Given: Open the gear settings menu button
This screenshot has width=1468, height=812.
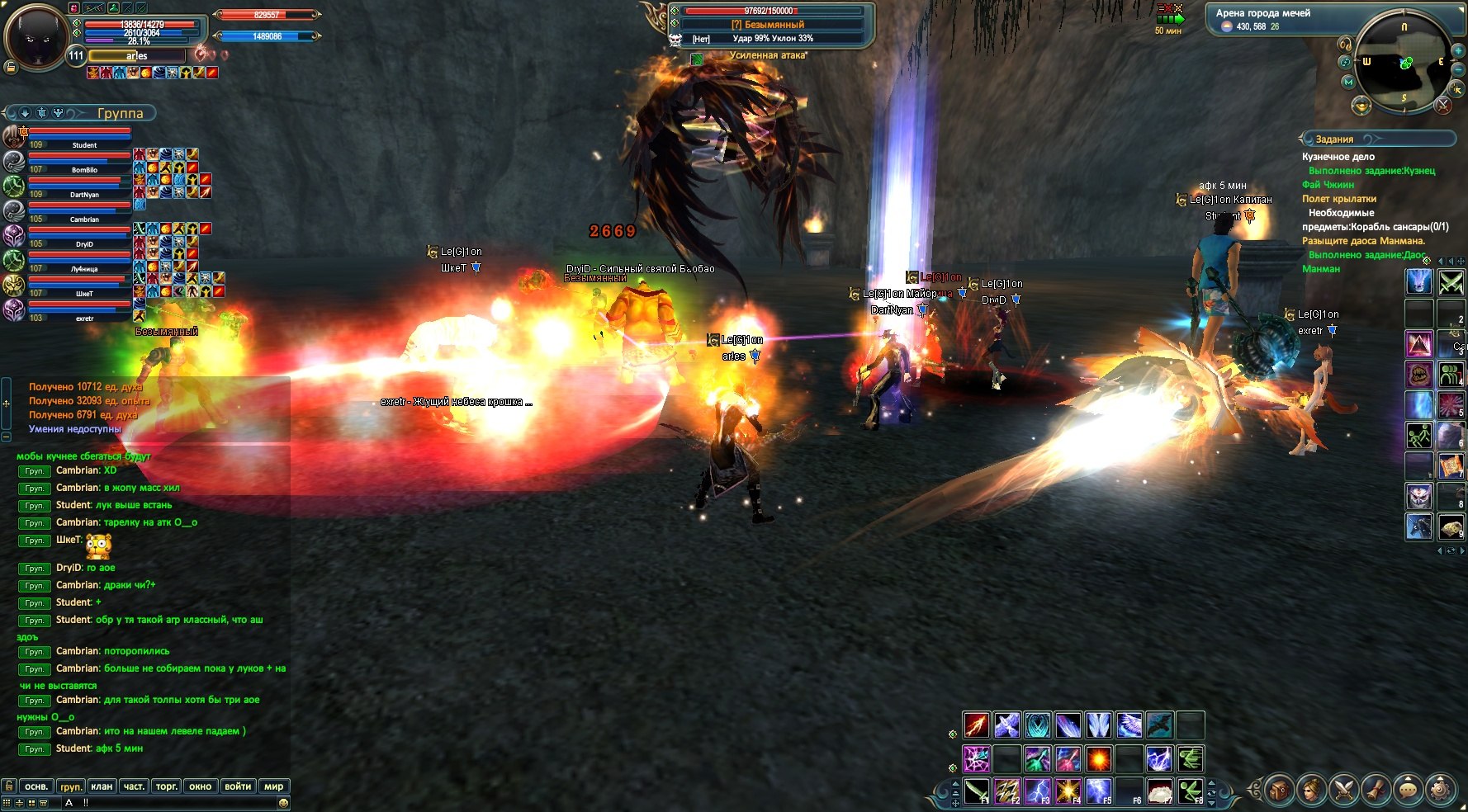Looking at the screenshot, I should pyautogui.click(x=1441, y=791).
